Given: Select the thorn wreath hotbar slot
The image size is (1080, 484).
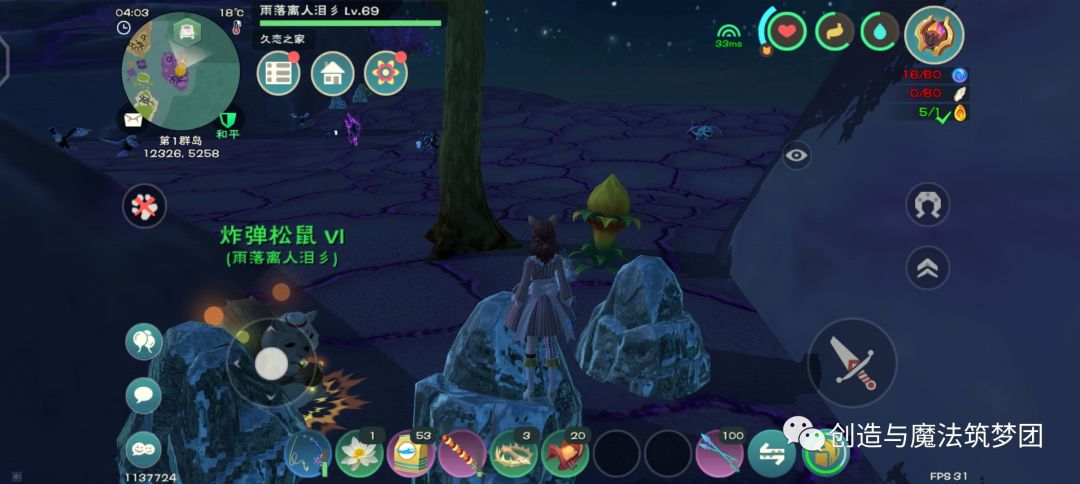Looking at the screenshot, I should [514, 454].
